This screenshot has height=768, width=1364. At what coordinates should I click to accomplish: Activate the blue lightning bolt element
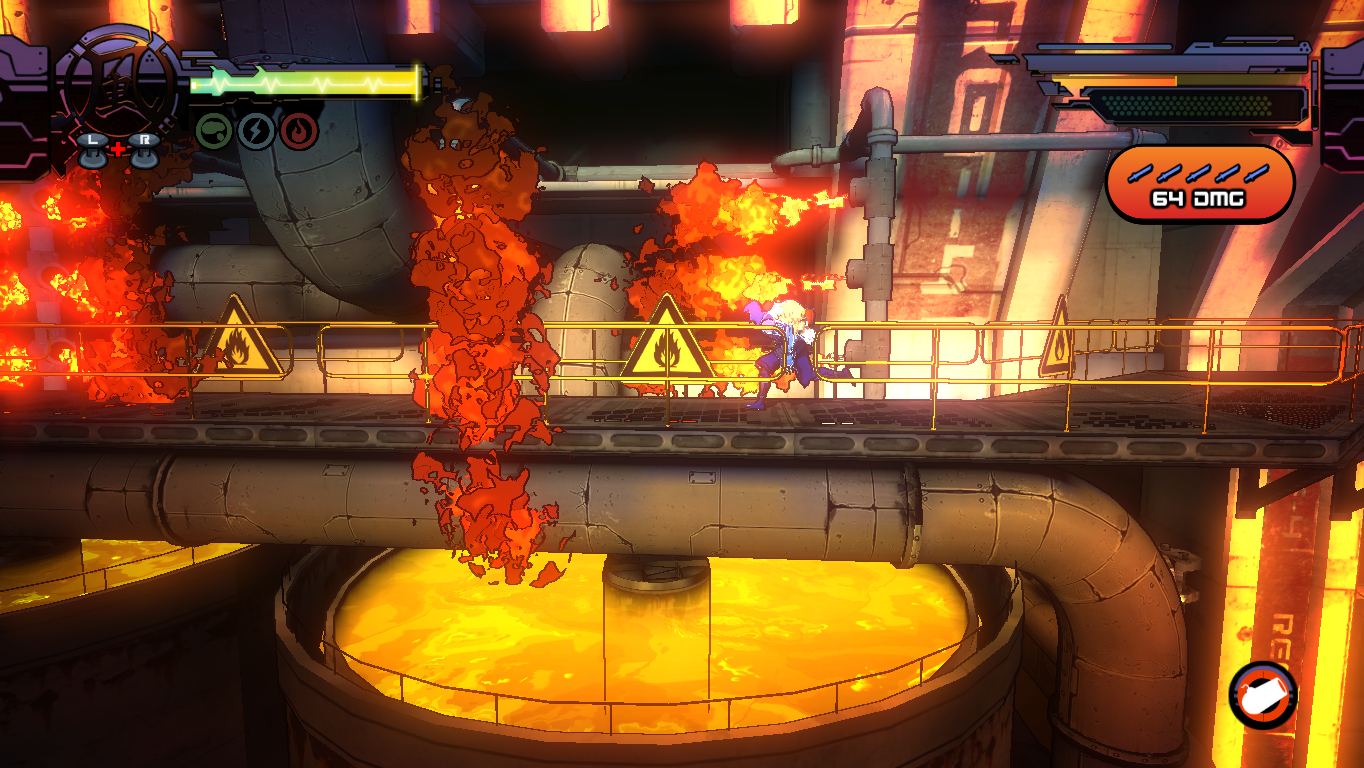coord(256,130)
